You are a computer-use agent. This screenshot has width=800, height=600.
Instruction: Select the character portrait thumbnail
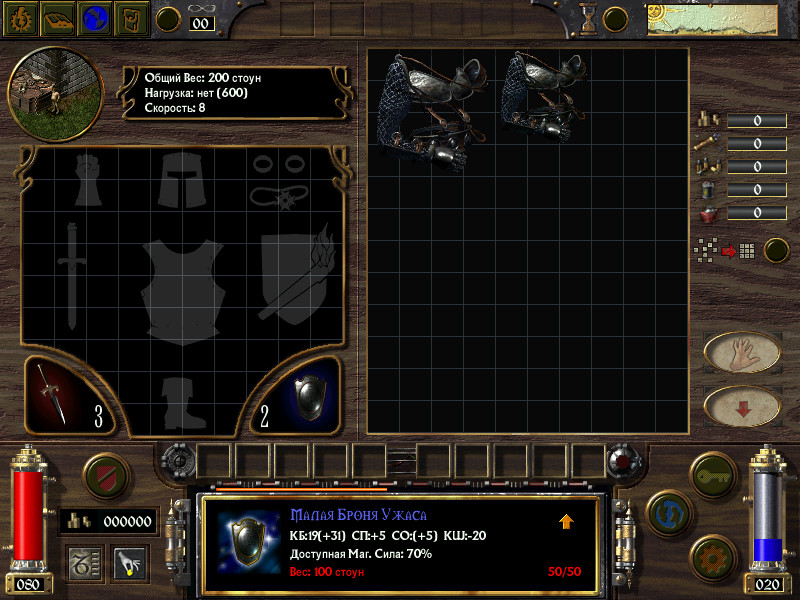pyautogui.click(x=55, y=89)
